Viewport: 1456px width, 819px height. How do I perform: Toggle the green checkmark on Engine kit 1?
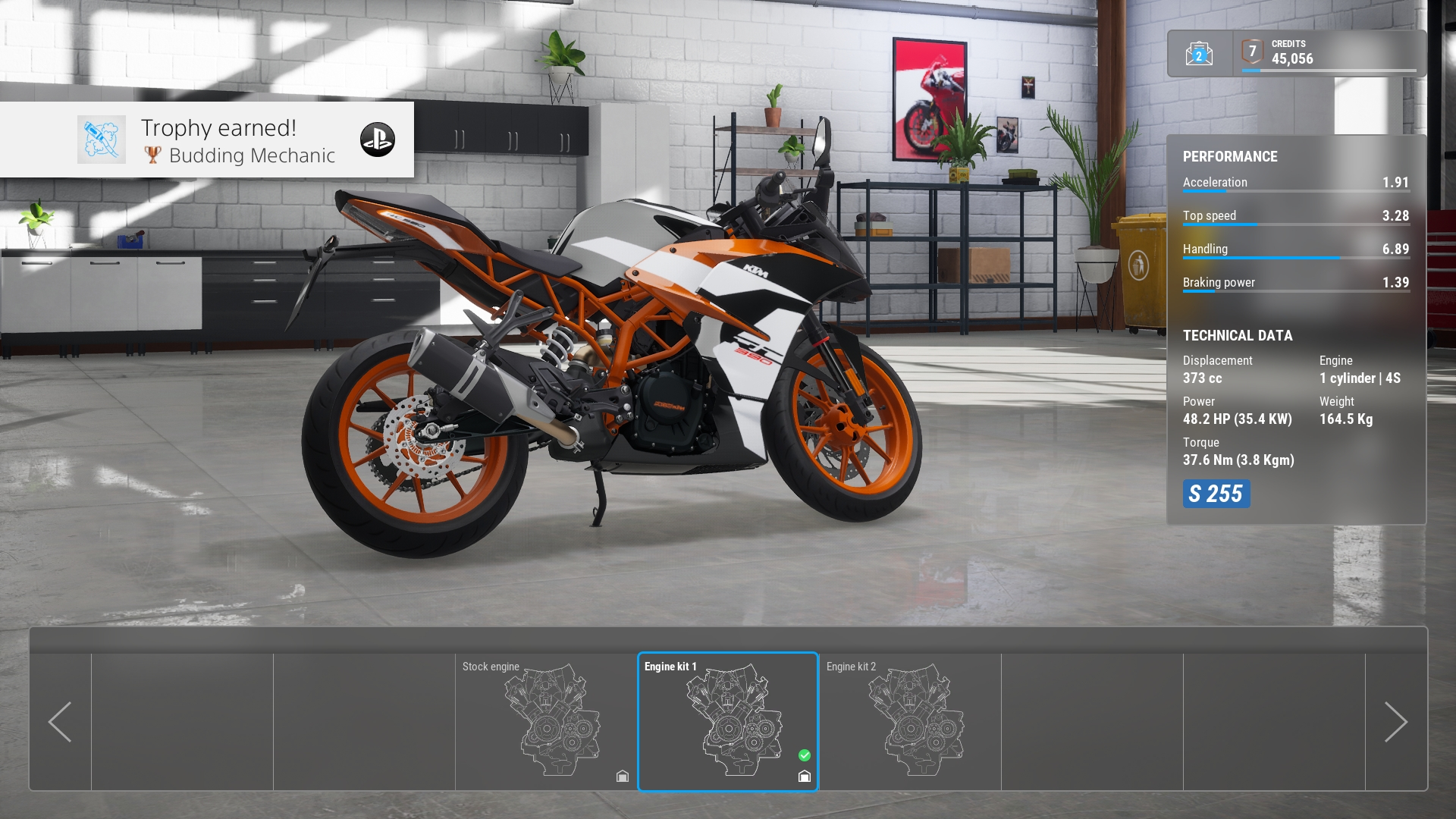pos(805,754)
